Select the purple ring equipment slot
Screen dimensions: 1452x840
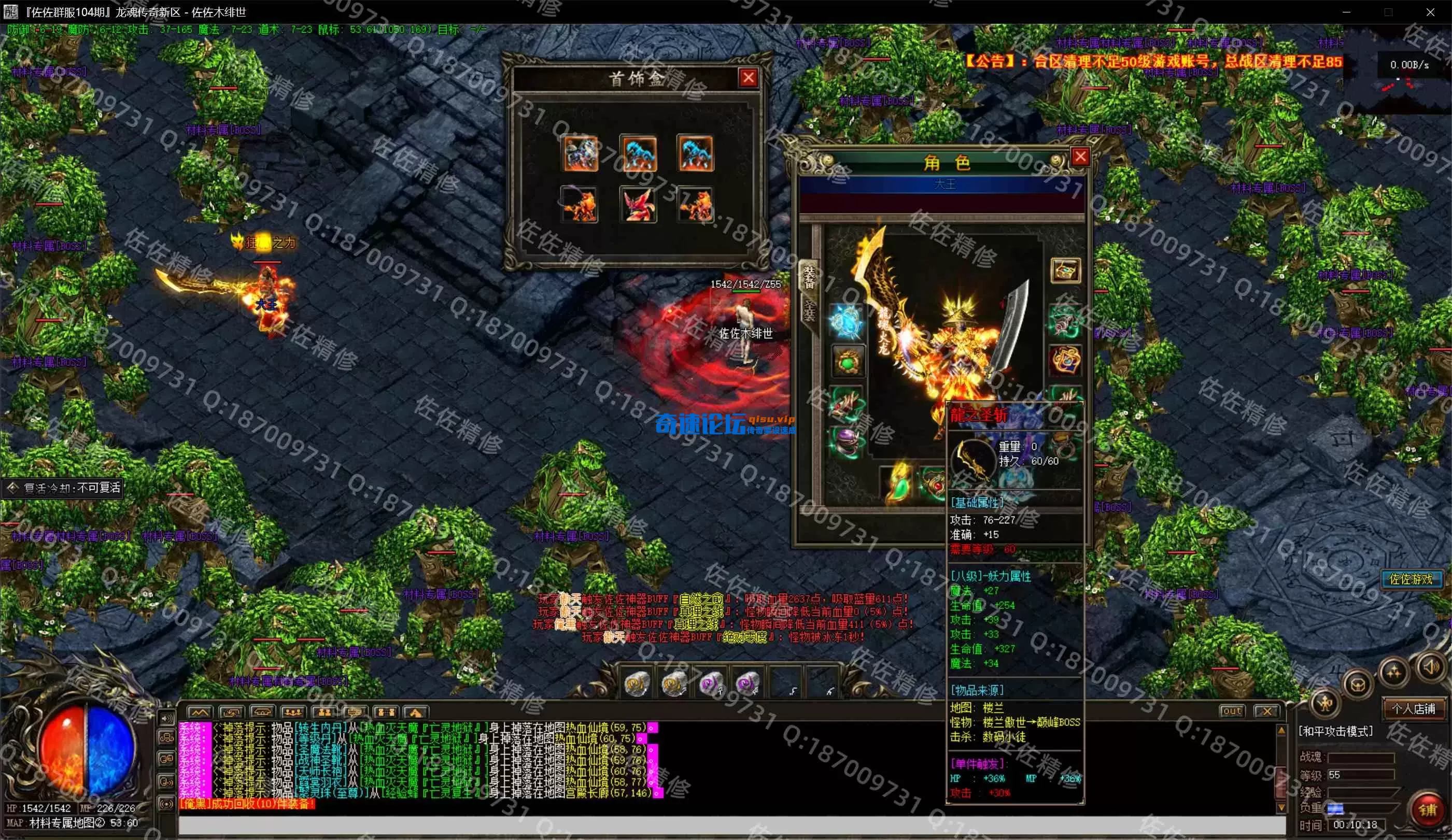(x=846, y=443)
